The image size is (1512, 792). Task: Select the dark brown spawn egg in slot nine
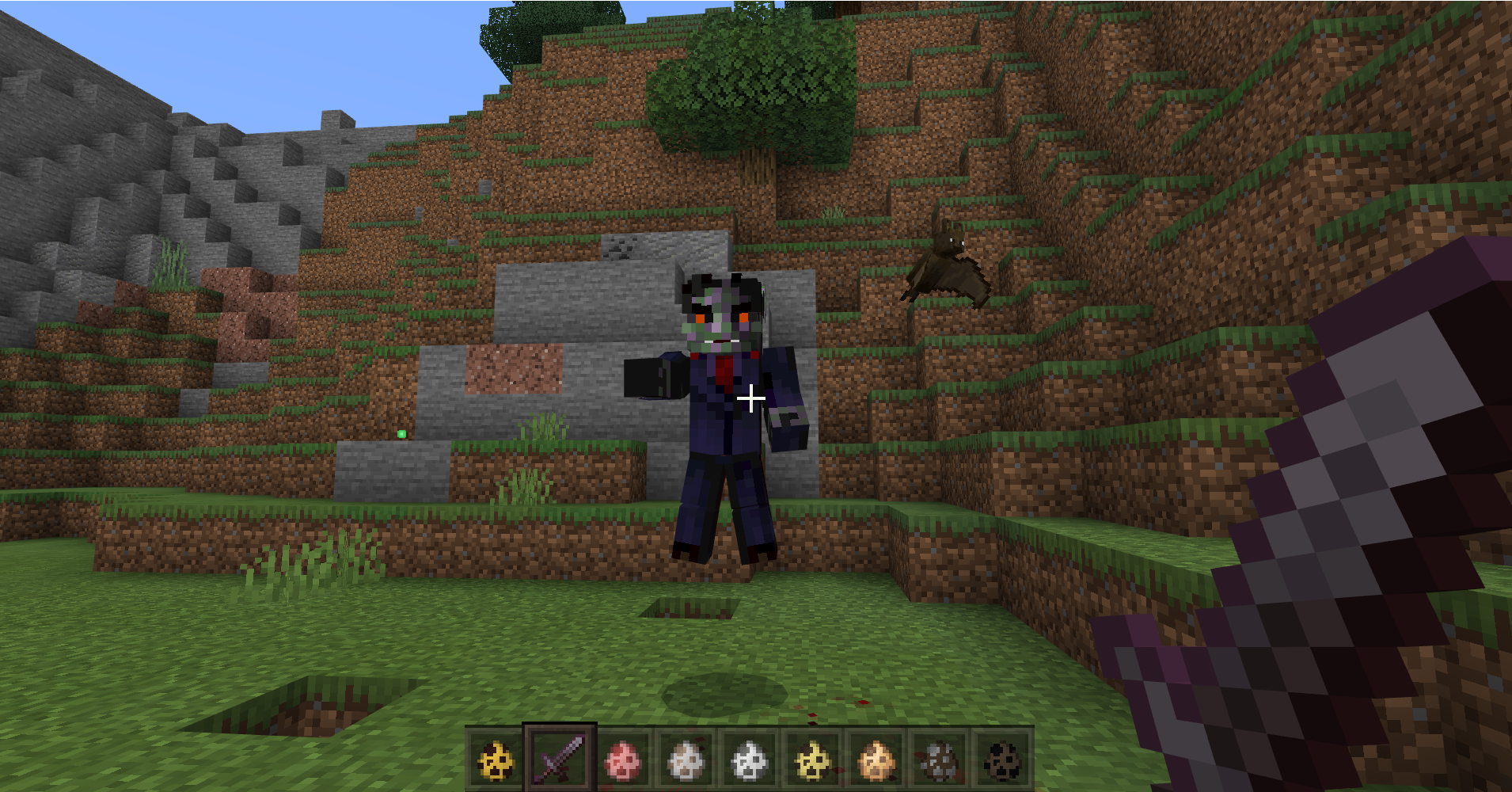click(x=1003, y=757)
